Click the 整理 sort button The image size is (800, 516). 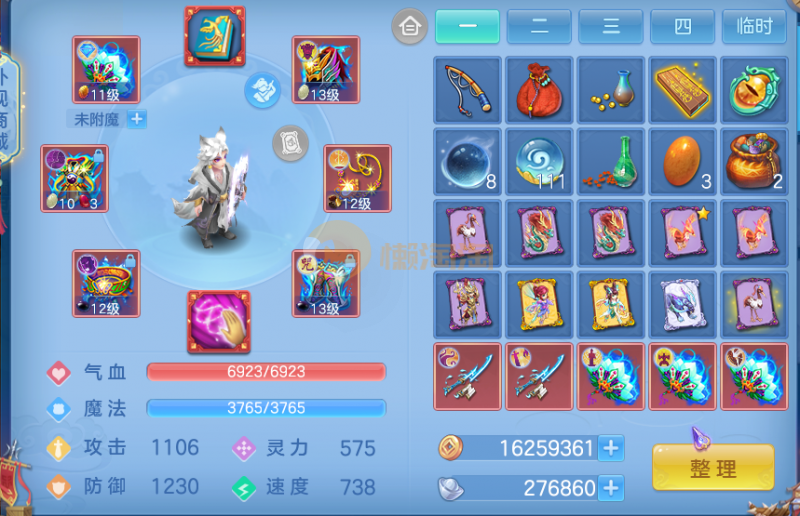tap(713, 468)
